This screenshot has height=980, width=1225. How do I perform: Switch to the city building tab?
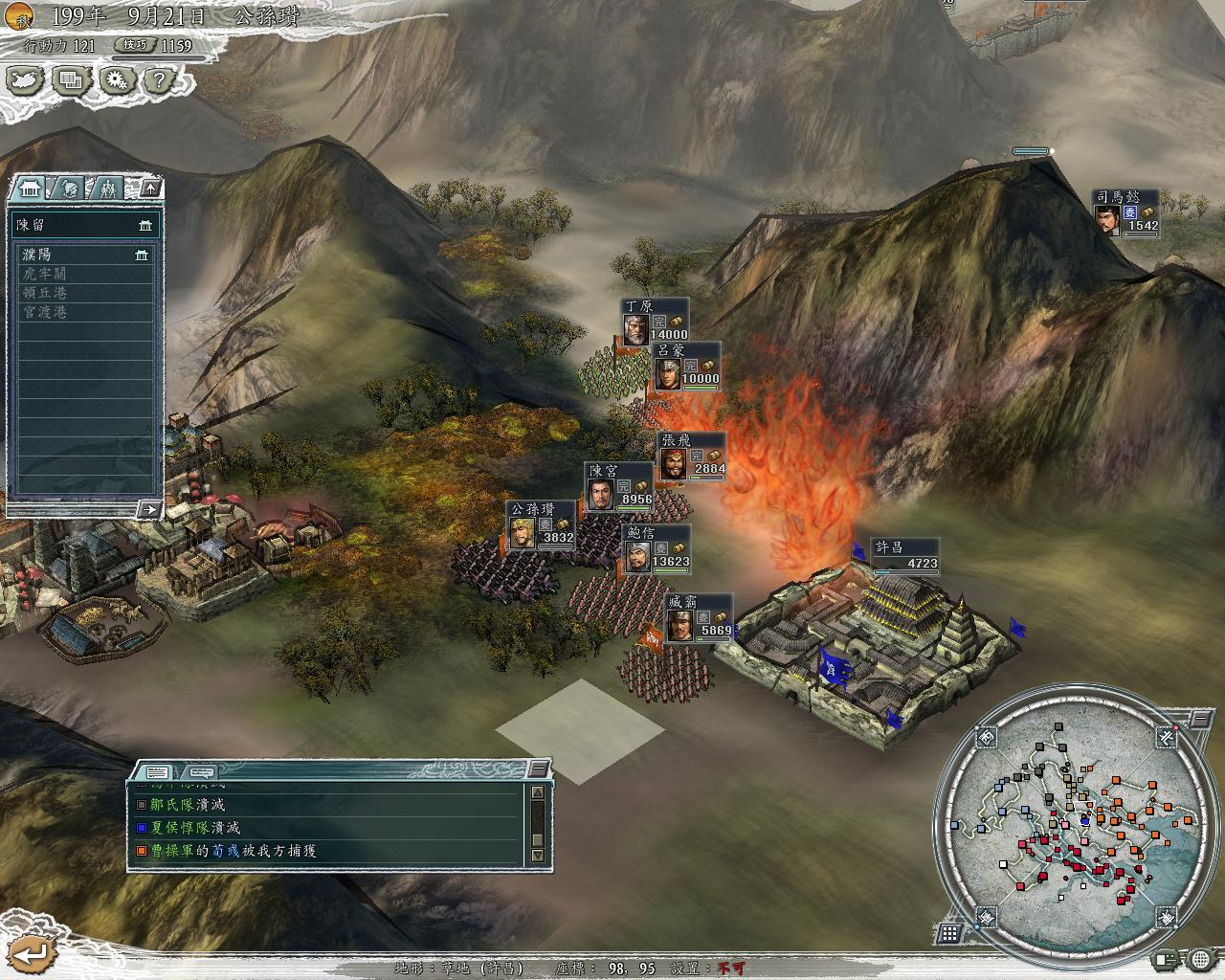click(27, 188)
